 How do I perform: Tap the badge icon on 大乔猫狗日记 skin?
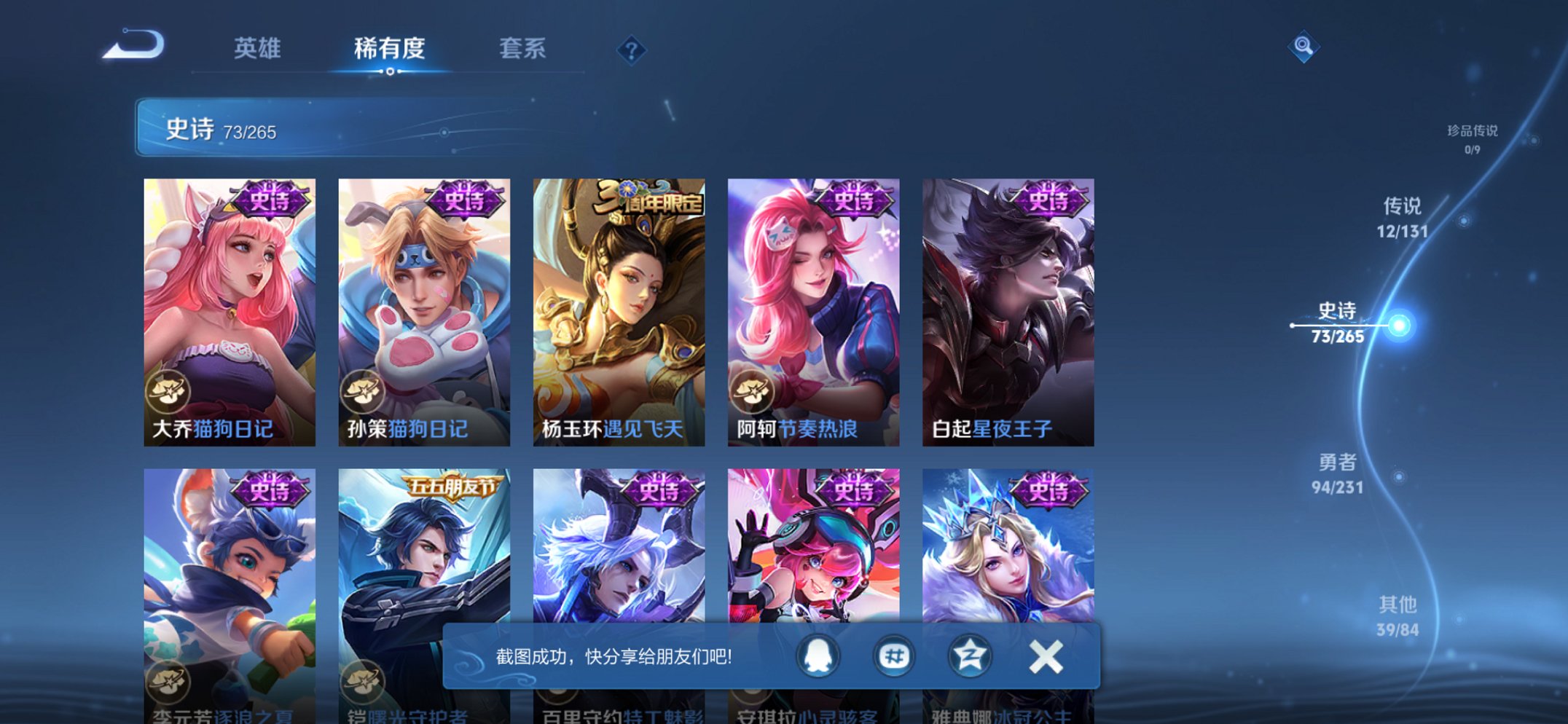169,392
